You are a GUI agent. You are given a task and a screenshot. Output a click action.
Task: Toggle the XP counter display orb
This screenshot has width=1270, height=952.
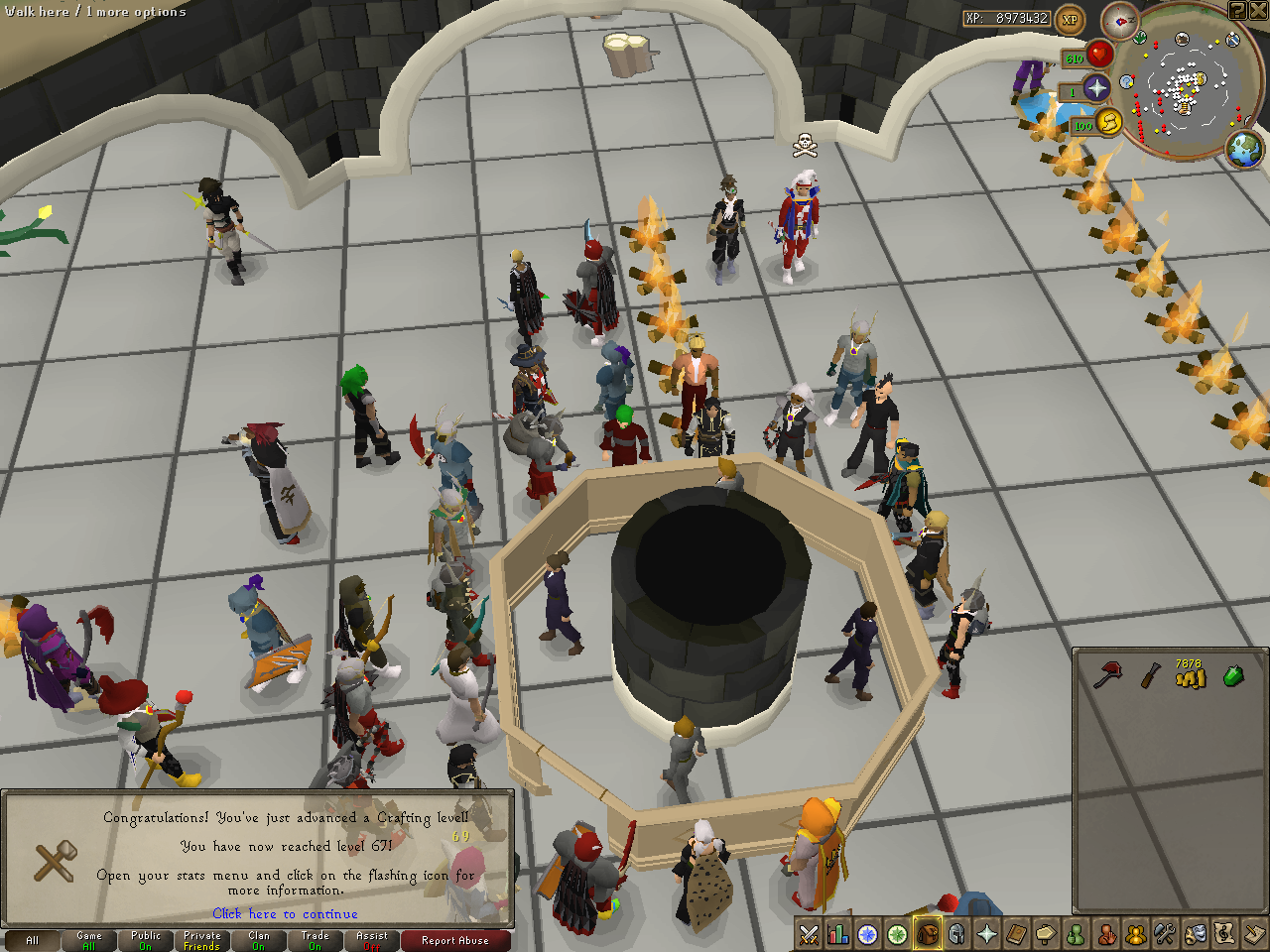click(x=1069, y=18)
